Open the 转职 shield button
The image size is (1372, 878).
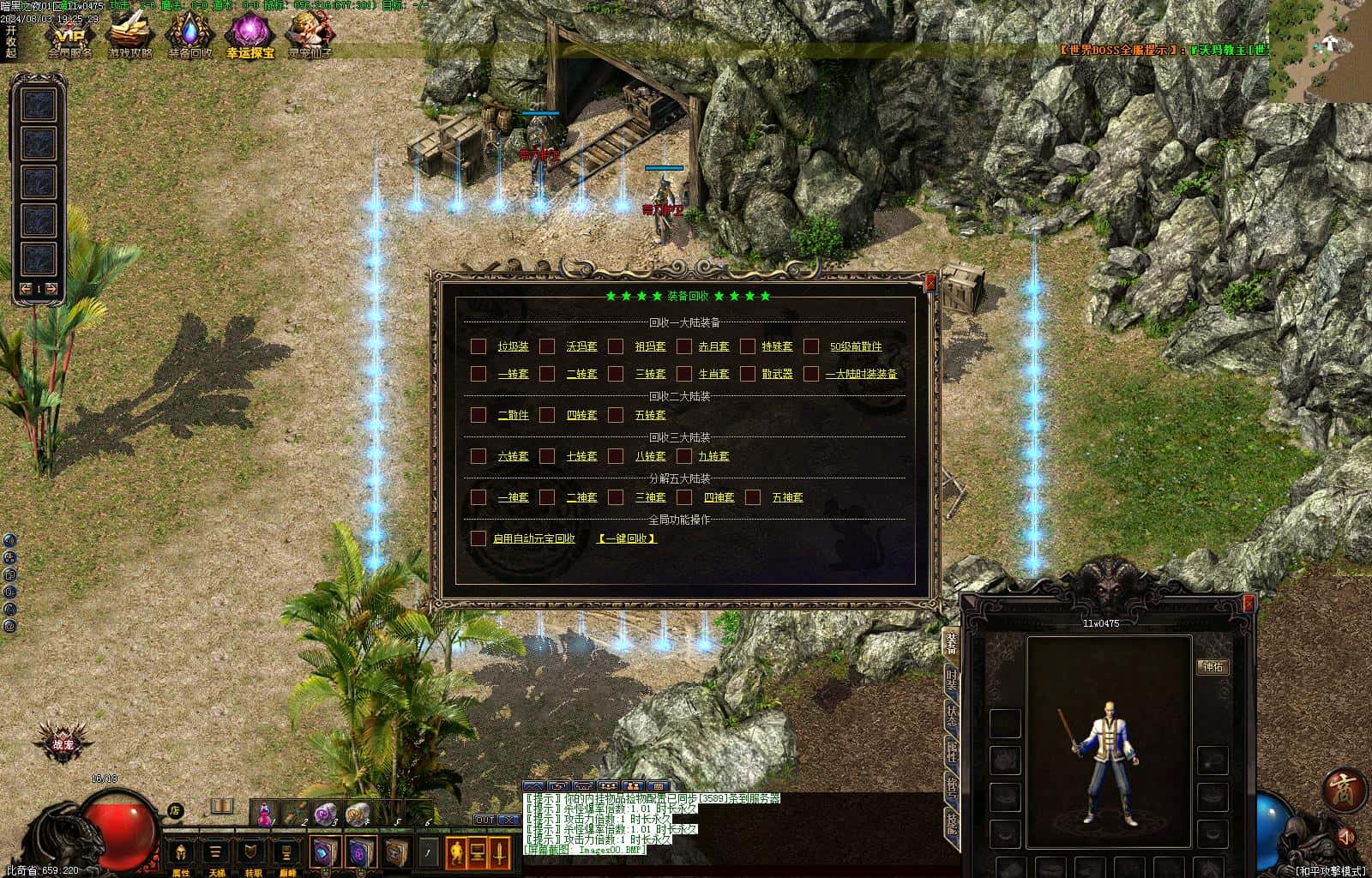click(x=252, y=852)
